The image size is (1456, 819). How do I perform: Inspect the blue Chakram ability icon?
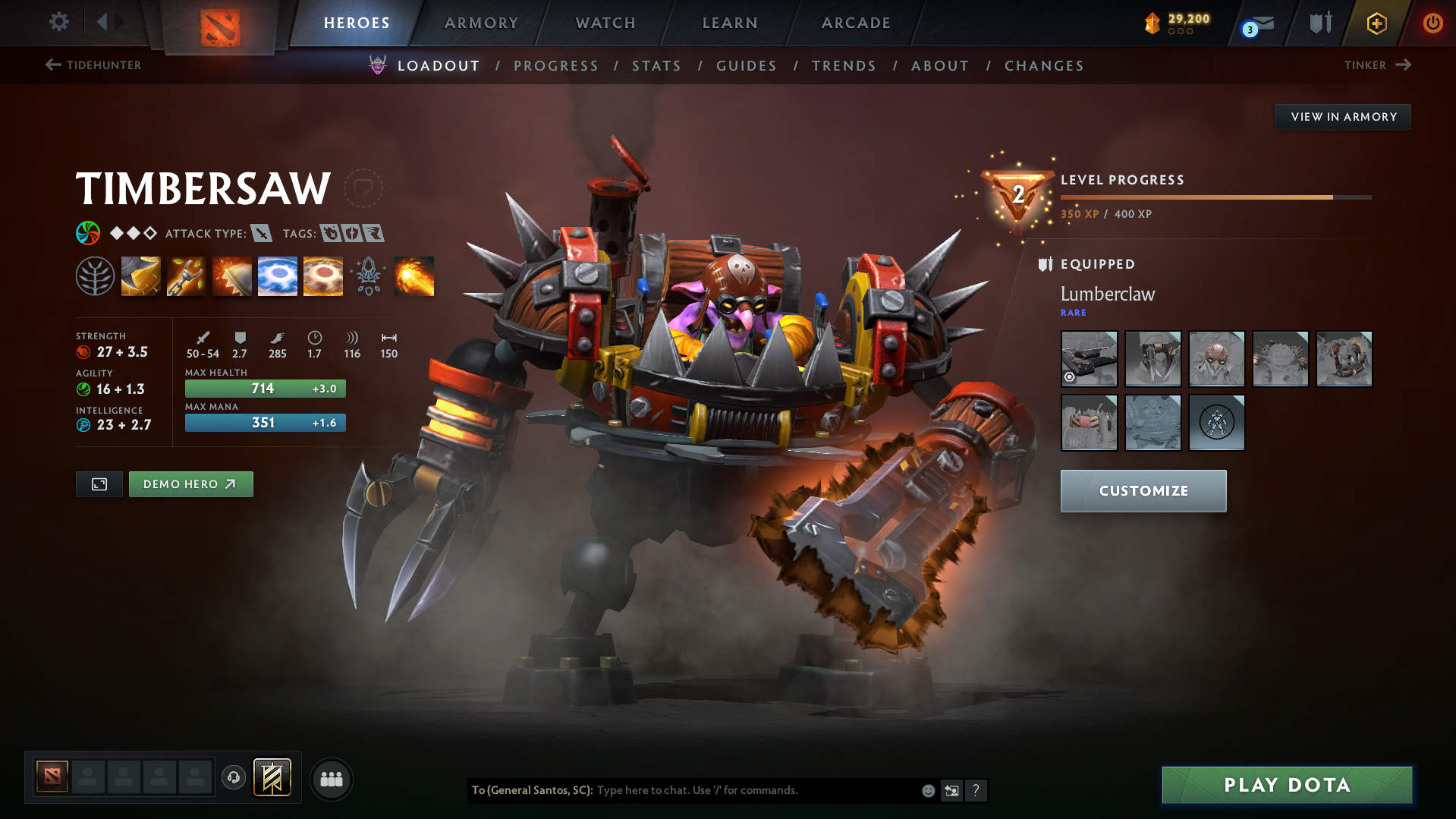pos(278,276)
